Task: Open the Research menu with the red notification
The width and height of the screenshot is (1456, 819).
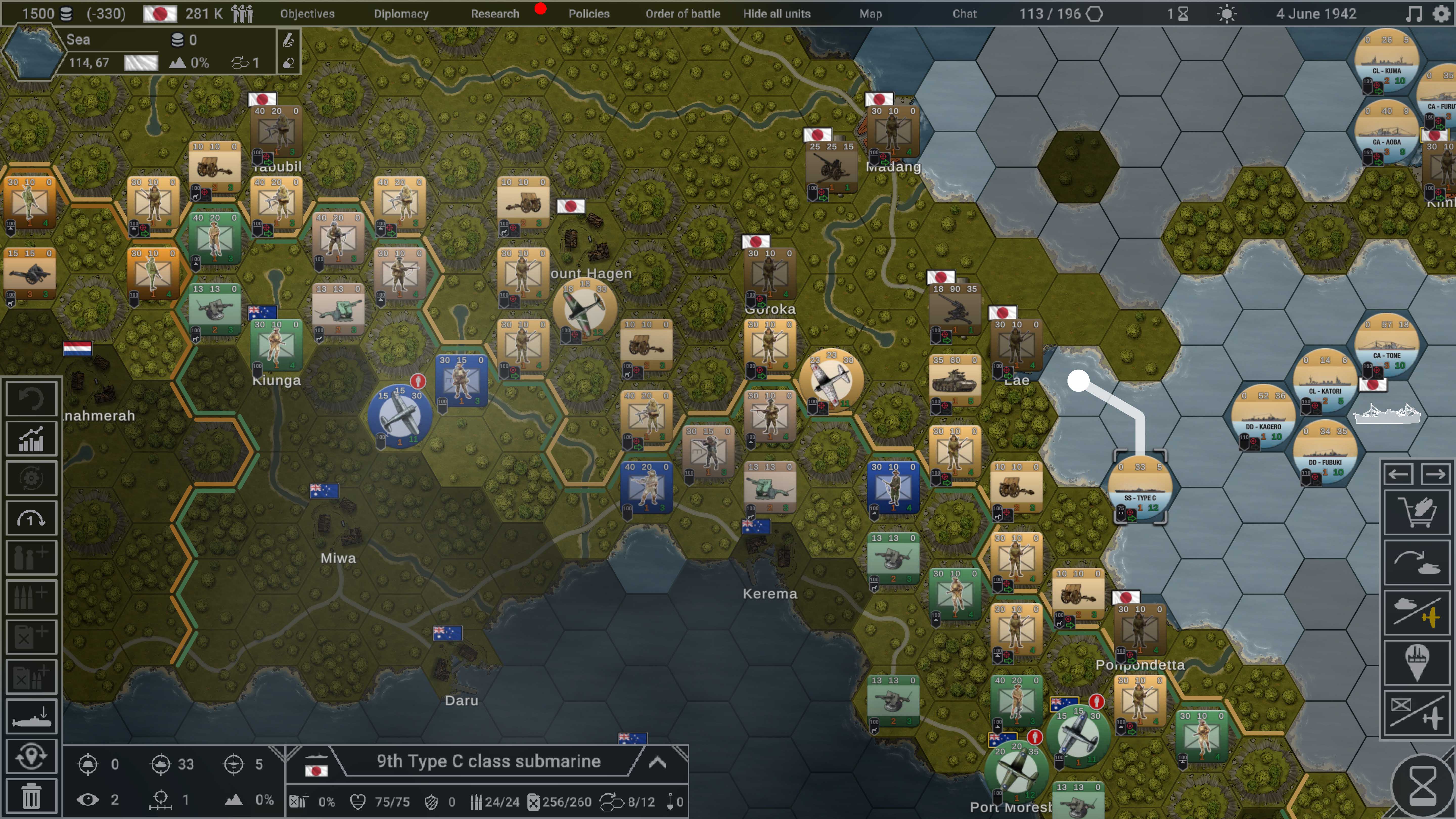Action: (495, 14)
